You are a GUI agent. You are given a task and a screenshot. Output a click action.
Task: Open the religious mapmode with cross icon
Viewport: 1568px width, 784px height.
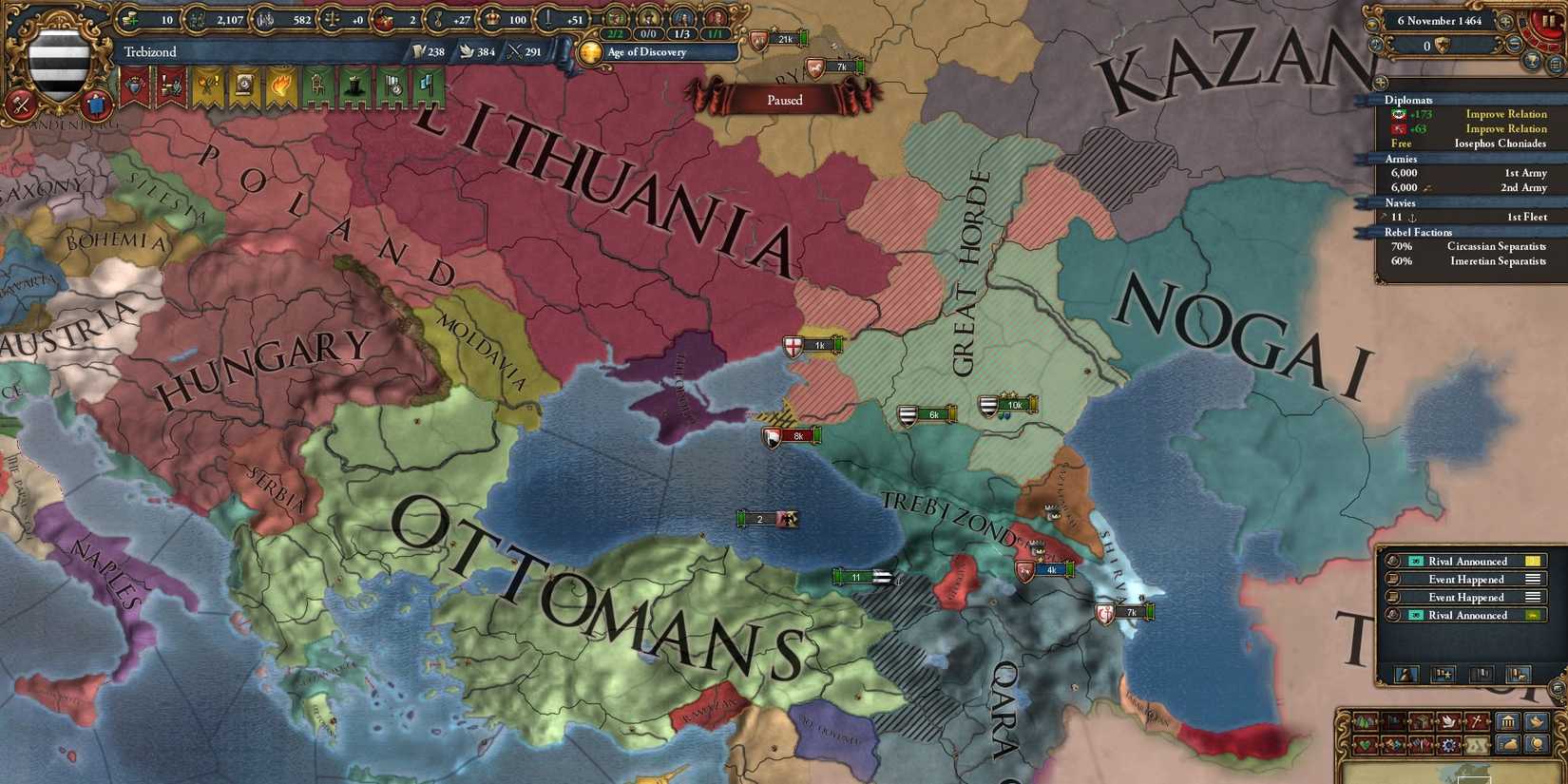pyautogui.click(x=1476, y=720)
